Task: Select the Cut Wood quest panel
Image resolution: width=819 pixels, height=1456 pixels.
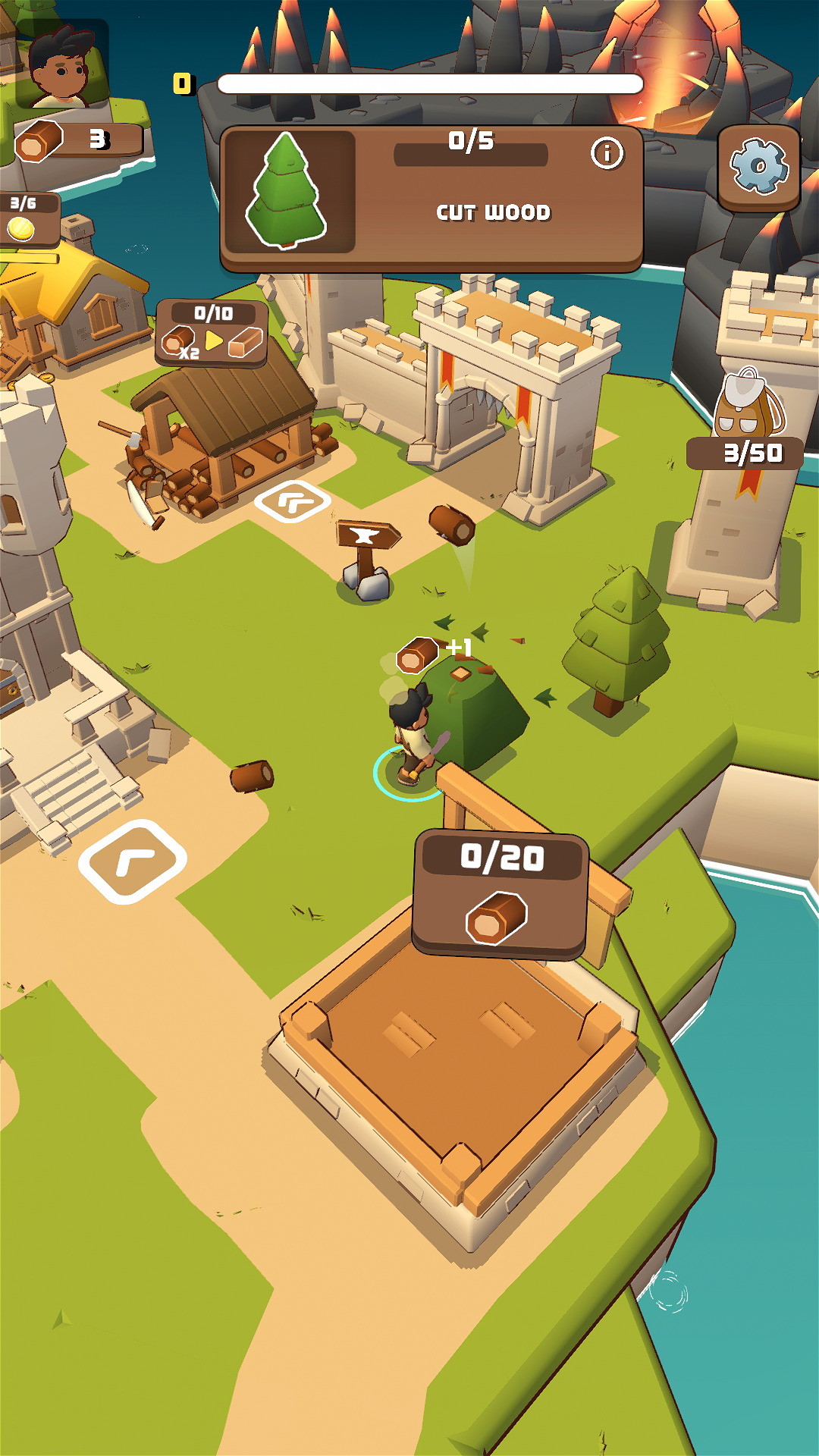Action: coord(431,199)
